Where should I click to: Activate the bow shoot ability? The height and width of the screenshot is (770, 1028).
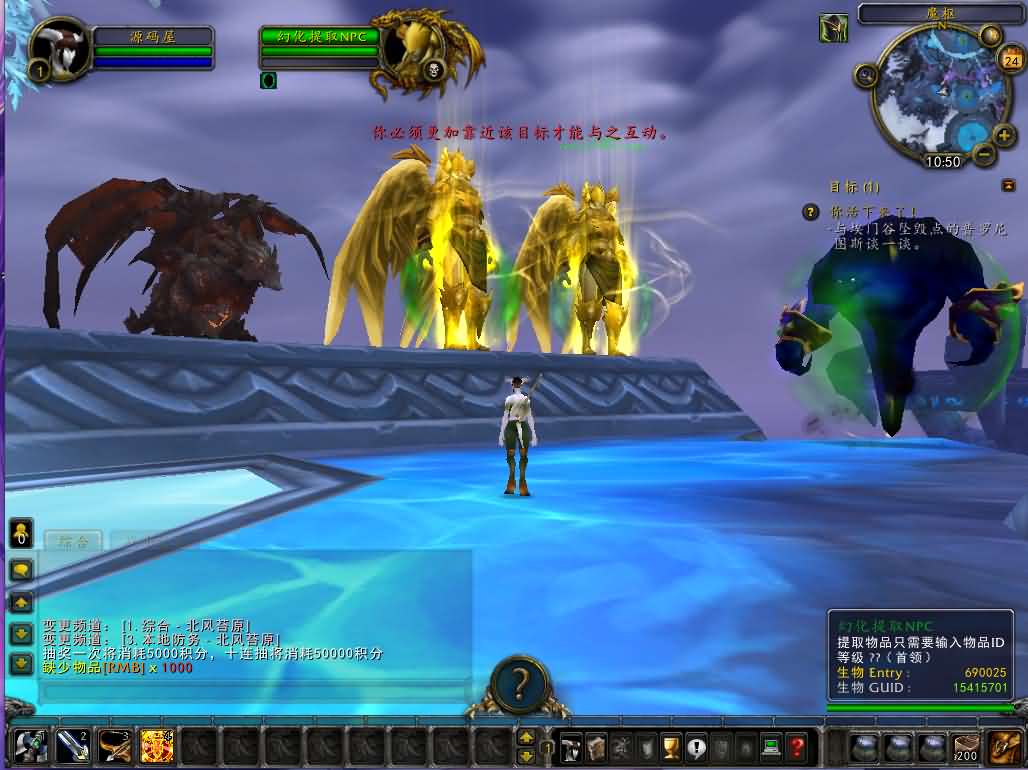point(114,745)
